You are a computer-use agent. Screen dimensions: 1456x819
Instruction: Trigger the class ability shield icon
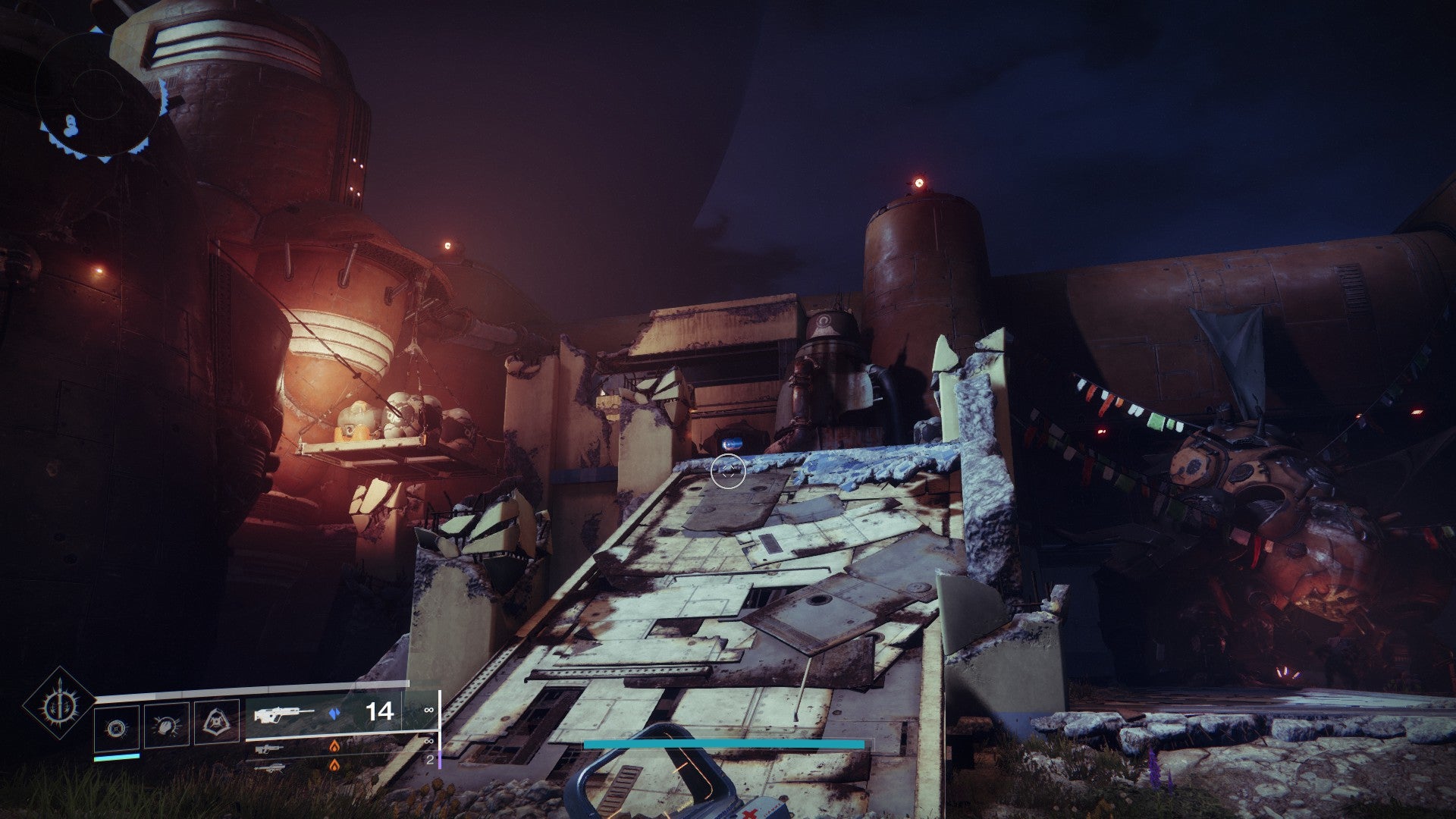pyautogui.click(x=217, y=725)
